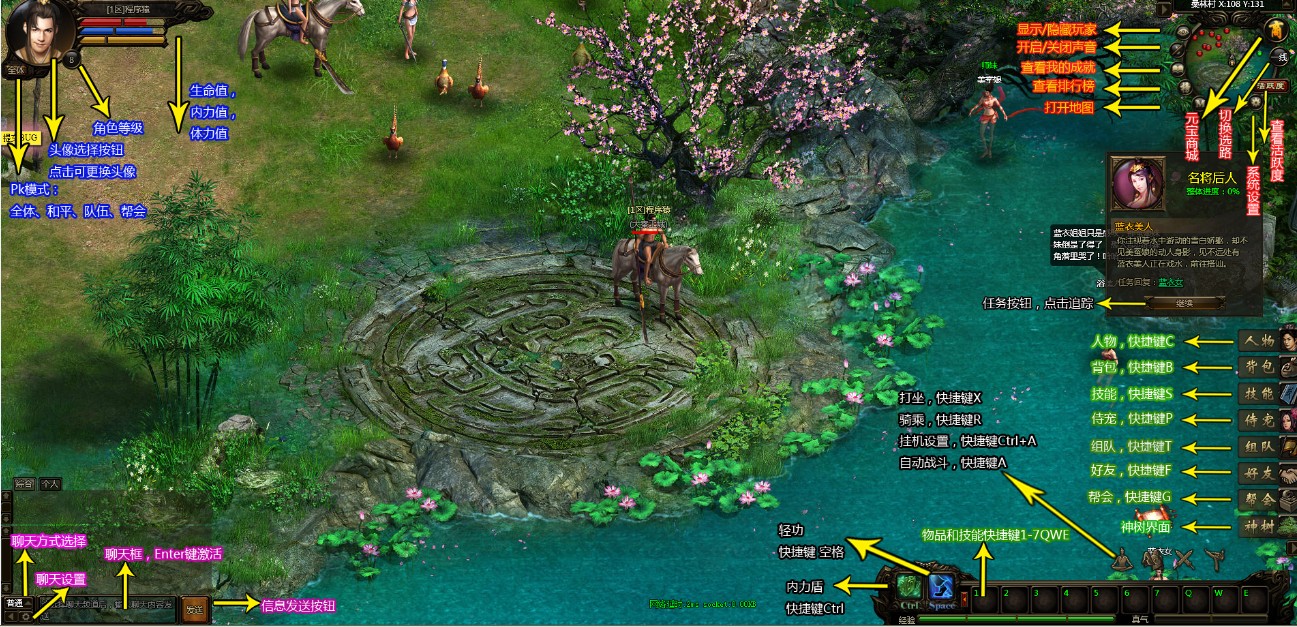Open the 神树 sacred tree interface
This screenshot has height=627, width=1297.
pyautogui.click(x=1259, y=526)
